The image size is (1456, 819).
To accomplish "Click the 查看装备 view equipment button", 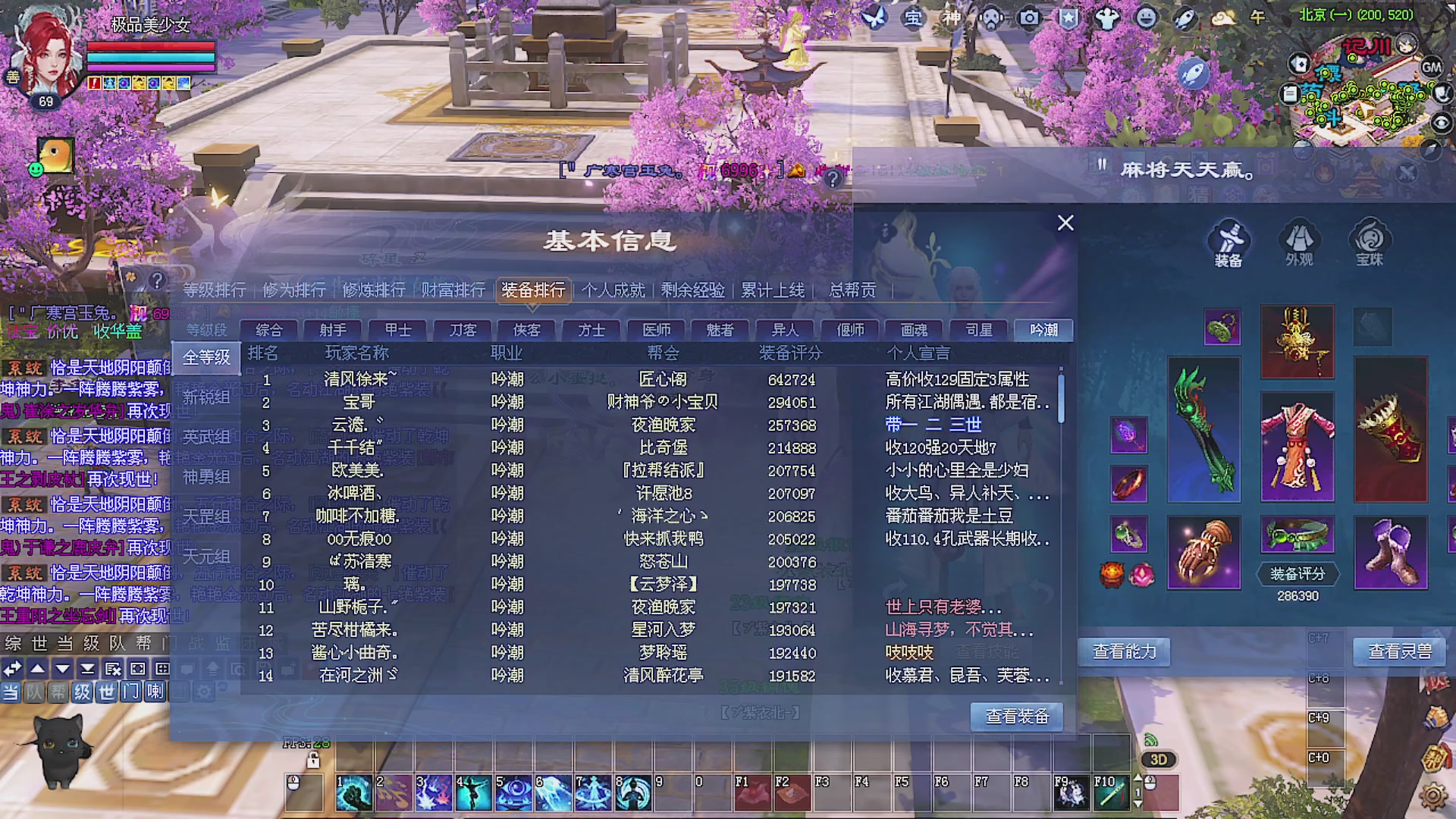I will (1016, 717).
